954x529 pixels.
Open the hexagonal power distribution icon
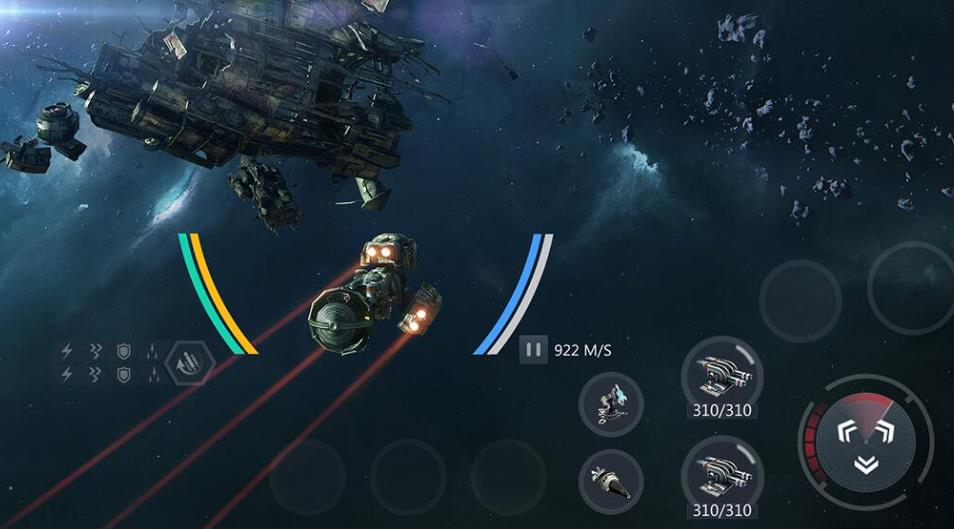tap(190, 363)
